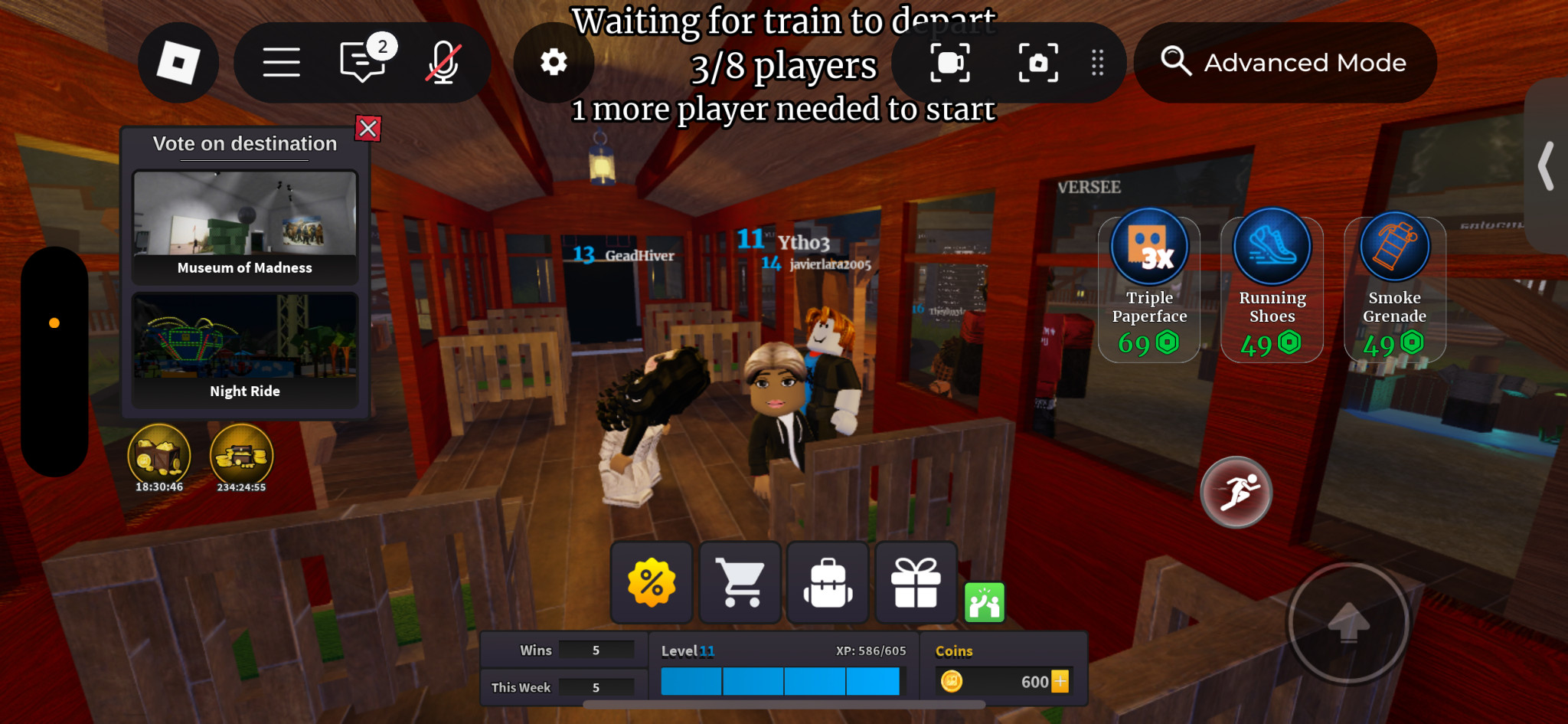Activate the sprint running button
This screenshot has width=1568, height=724.
point(1236,492)
